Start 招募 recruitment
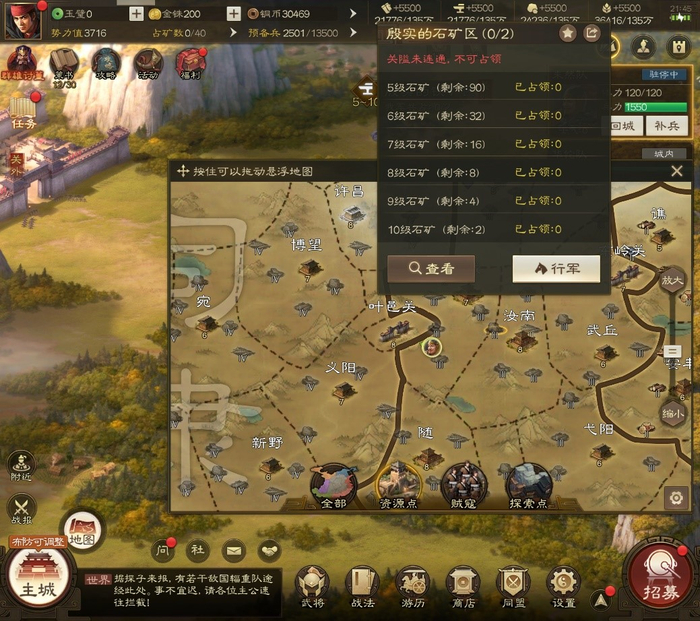 [x=658, y=578]
